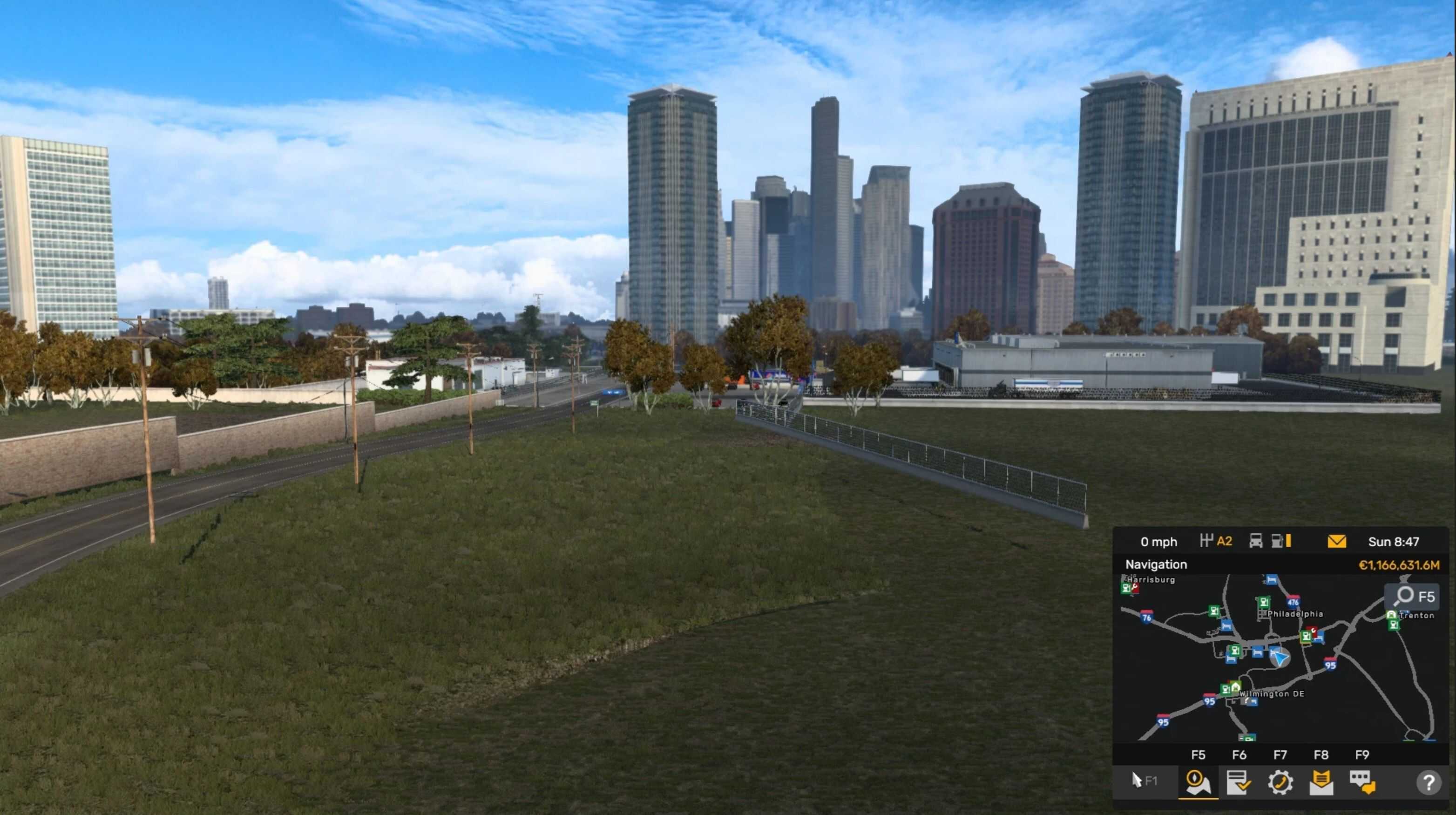Click the question mark help button
This screenshot has width=1456, height=815.
1429,783
